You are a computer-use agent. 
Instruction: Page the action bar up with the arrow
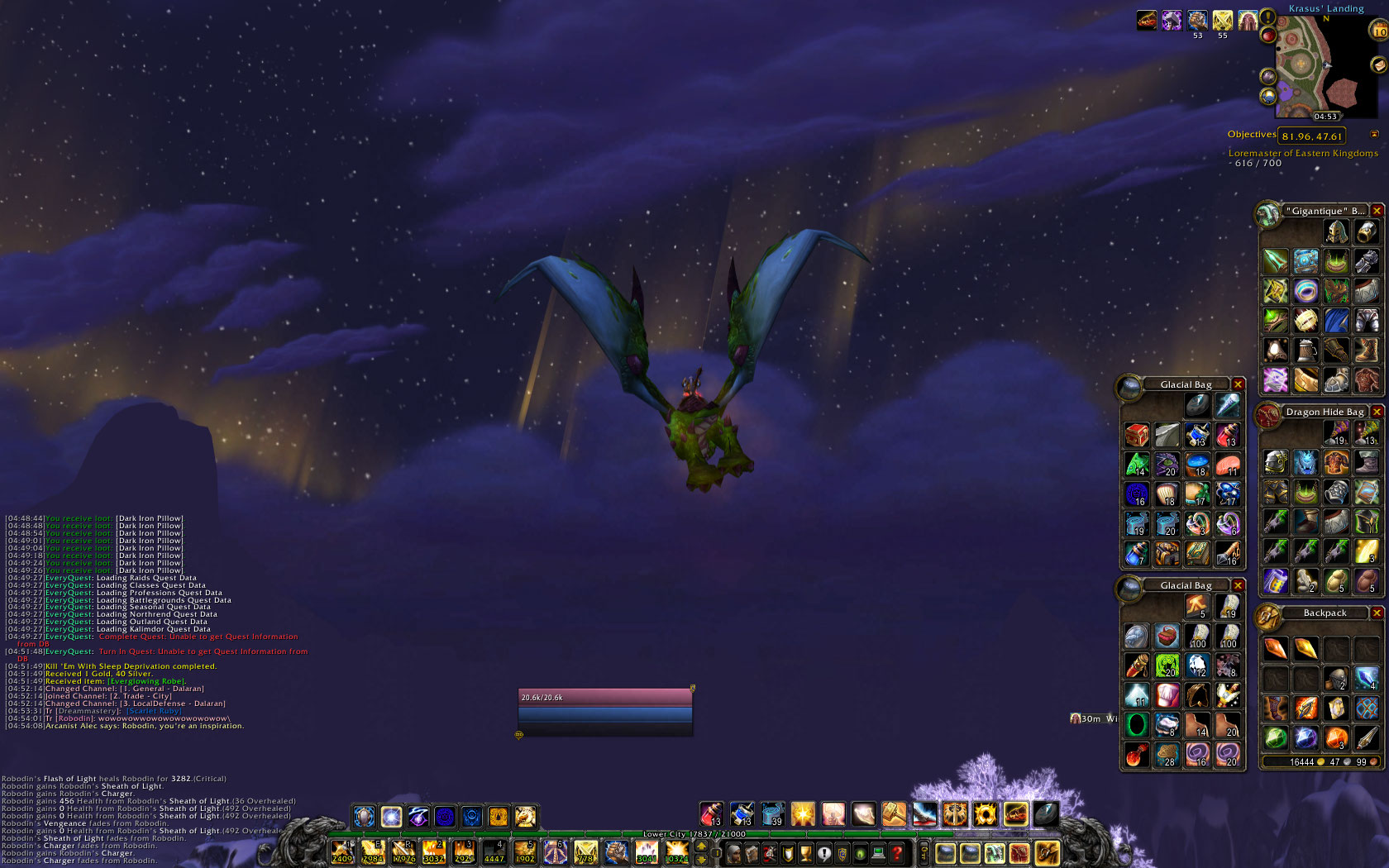(x=702, y=847)
